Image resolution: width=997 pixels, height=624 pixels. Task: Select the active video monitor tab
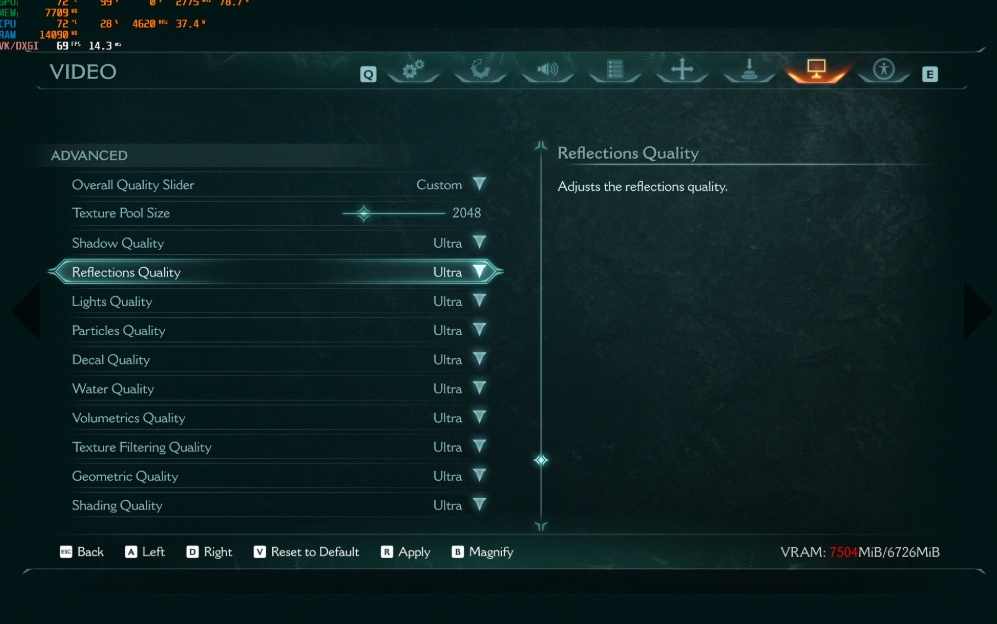817,70
